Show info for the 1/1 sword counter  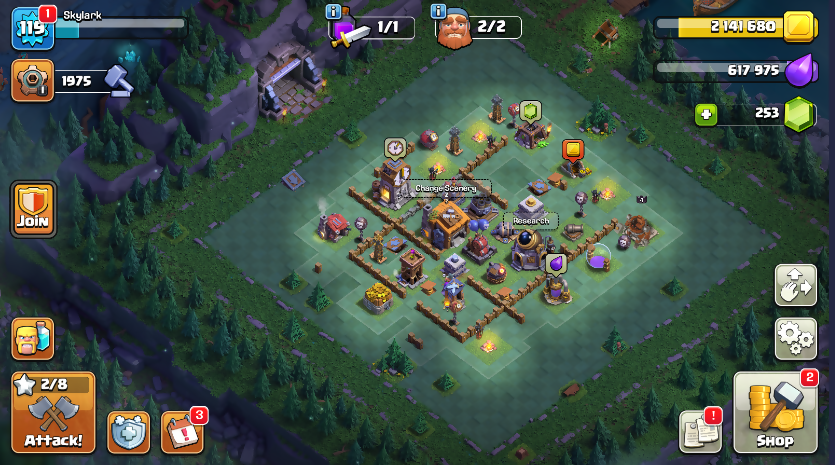click(334, 11)
